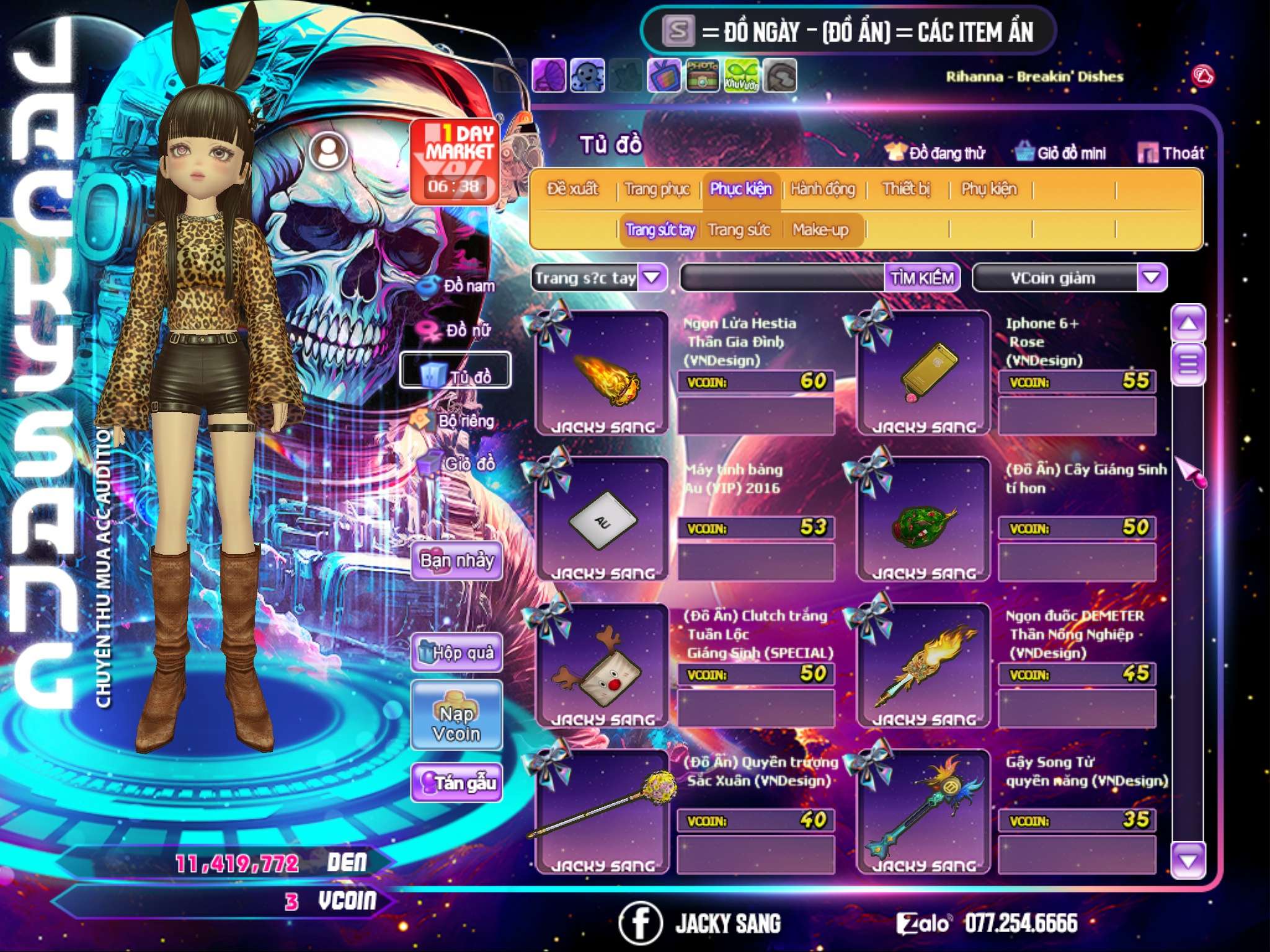The height and width of the screenshot is (952, 1270).
Task: Show Đồ đang thử items
Action: pos(936,153)
